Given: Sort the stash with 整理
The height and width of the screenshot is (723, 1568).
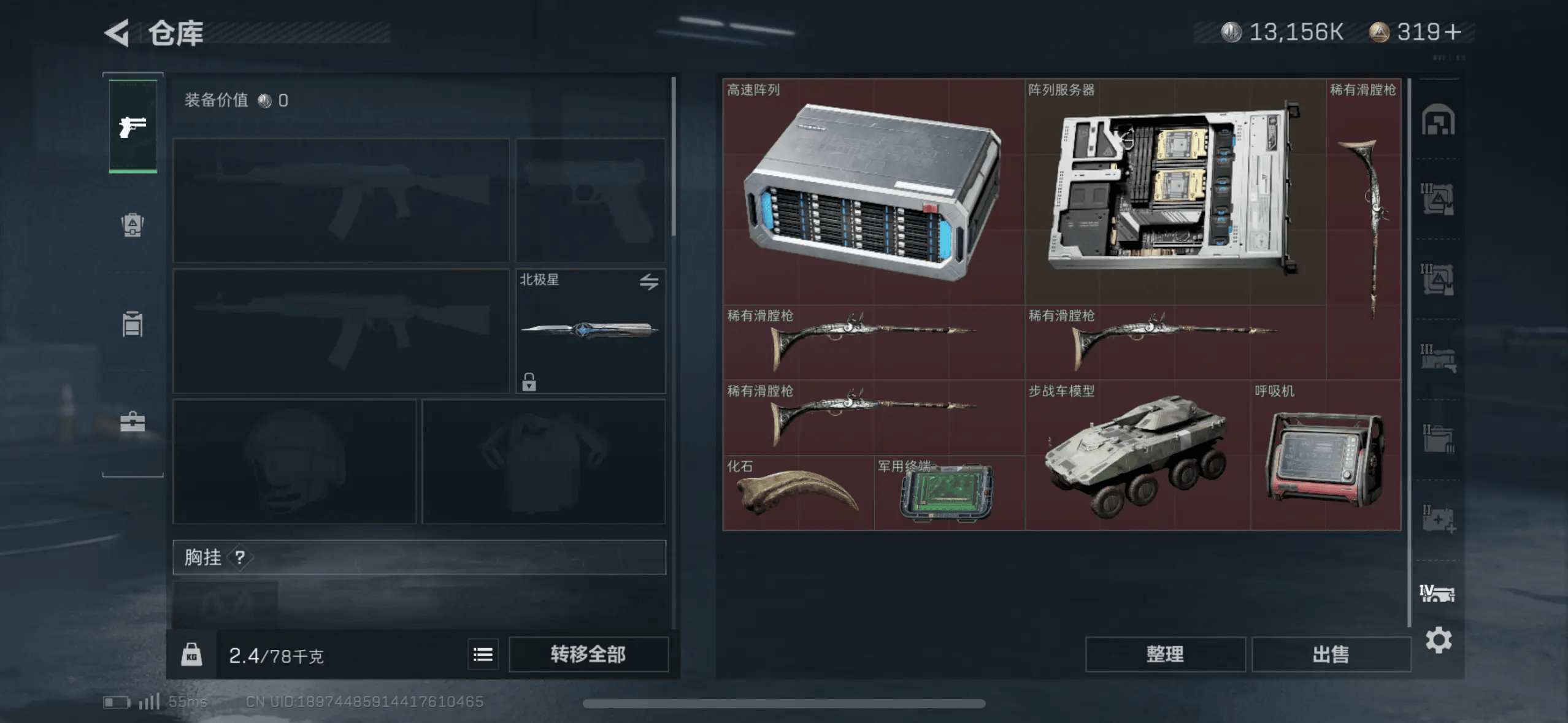Looking at the screenshot, I should (1164, 654).
